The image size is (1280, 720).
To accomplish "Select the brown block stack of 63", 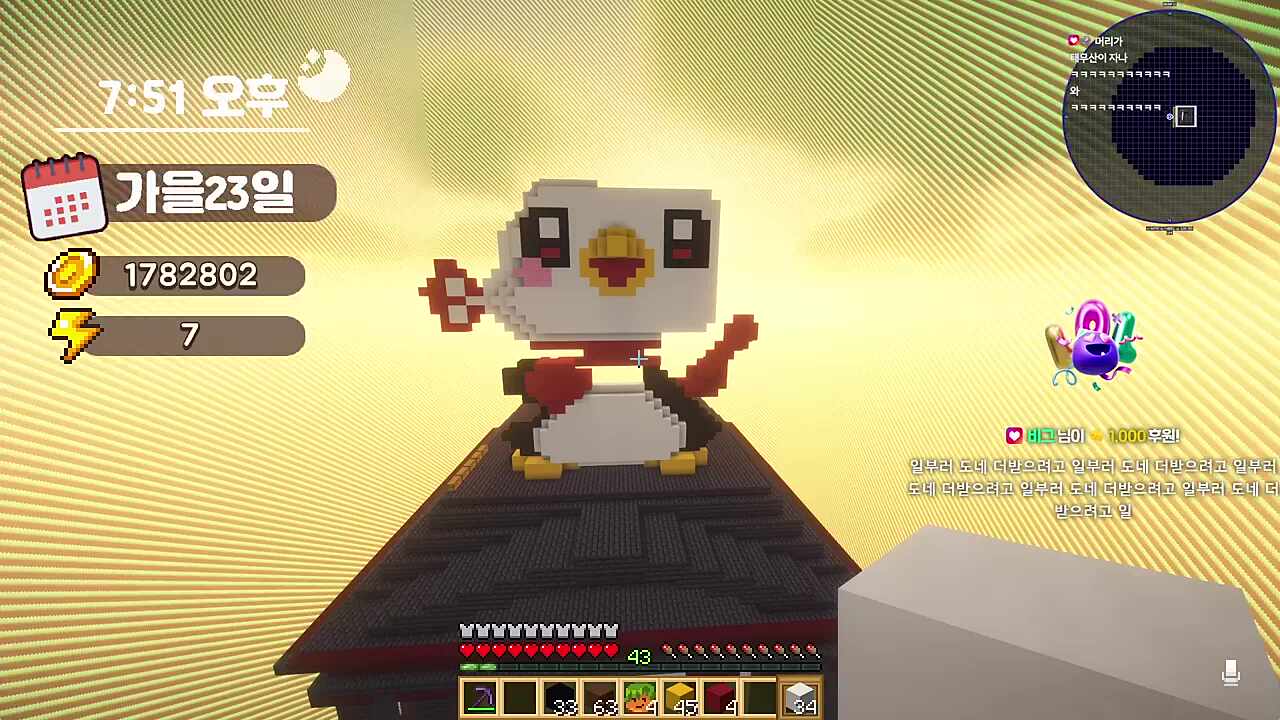I will [600, 697].
